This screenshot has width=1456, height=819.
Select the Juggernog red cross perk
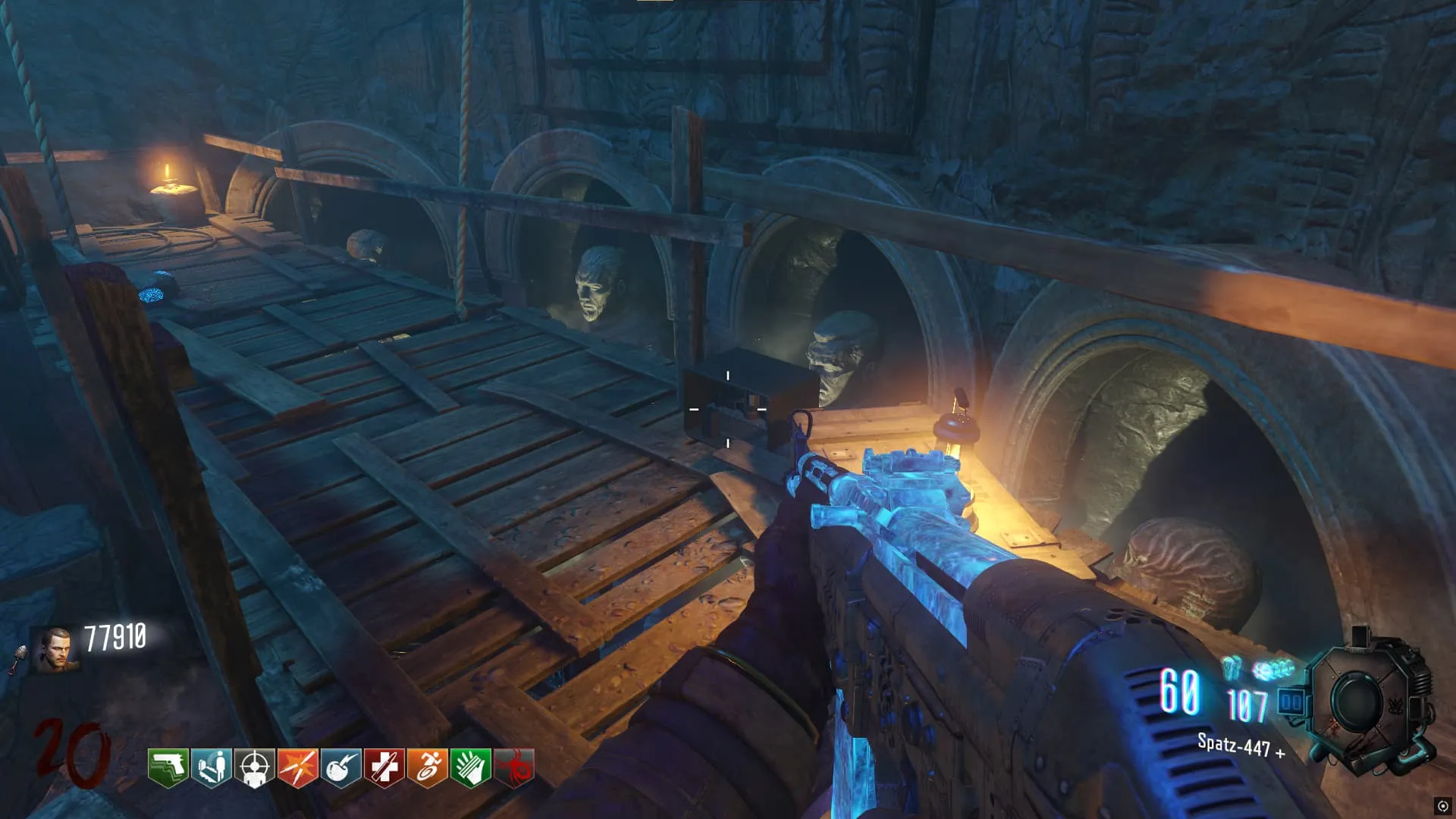coord(384,767)
